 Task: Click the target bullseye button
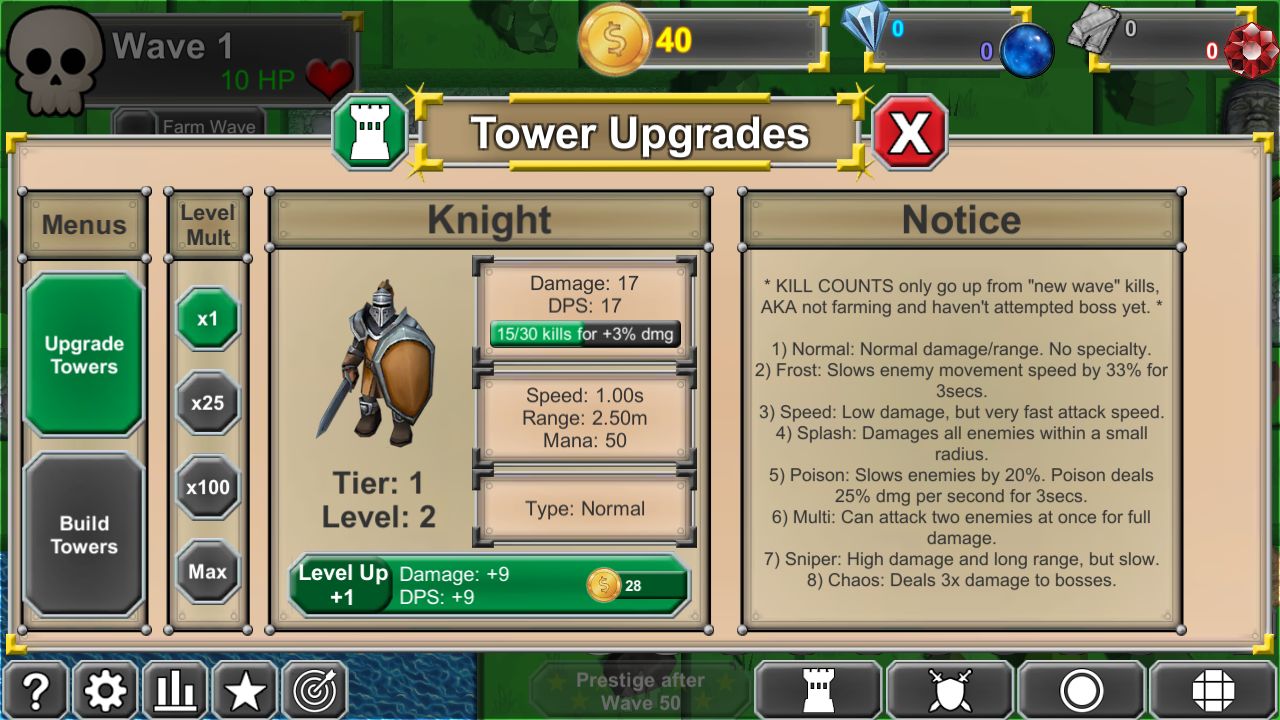click(x=315, y=691)
